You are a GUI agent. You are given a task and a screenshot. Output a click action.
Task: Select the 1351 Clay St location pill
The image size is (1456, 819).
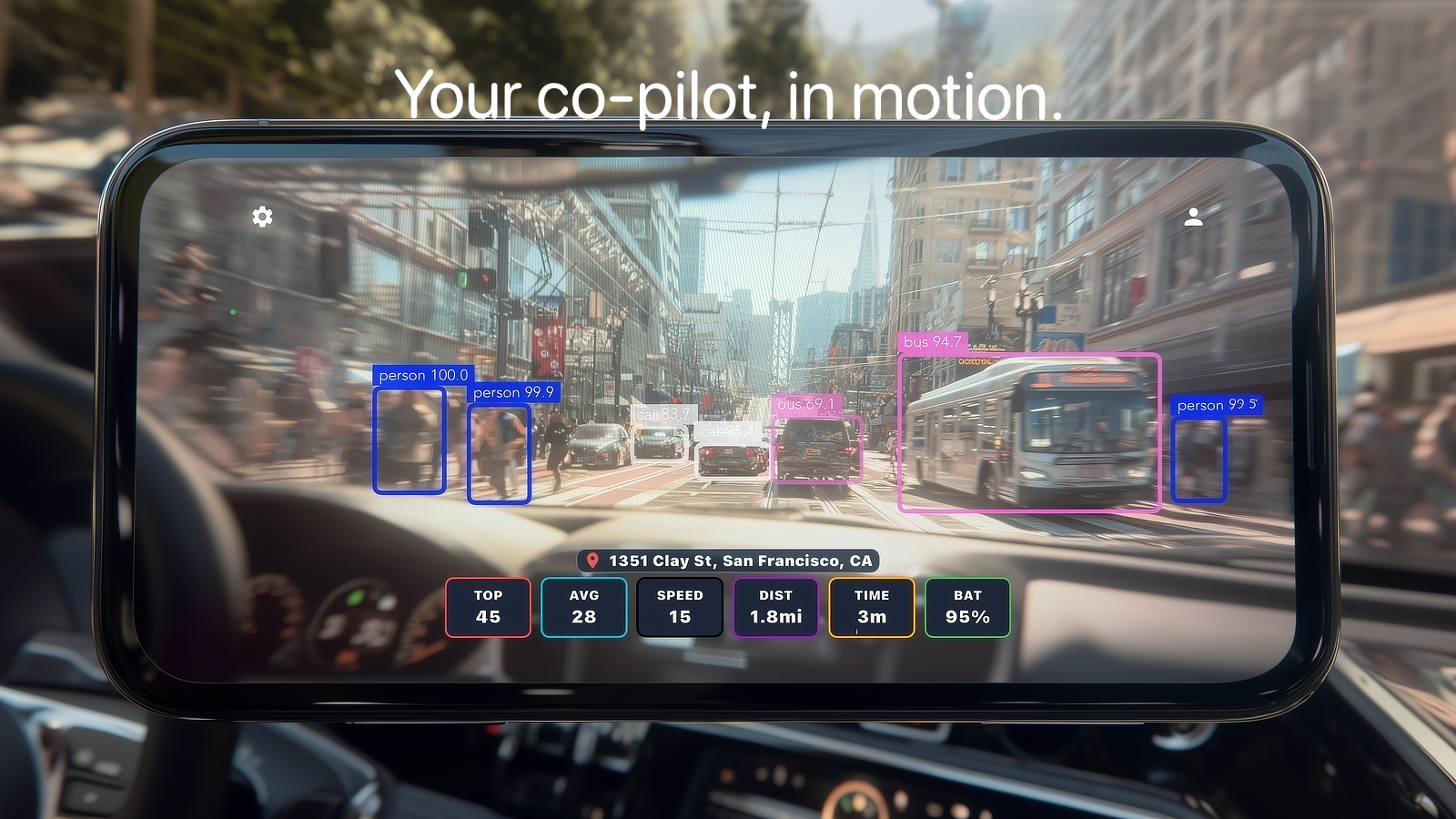click(728, 561)
